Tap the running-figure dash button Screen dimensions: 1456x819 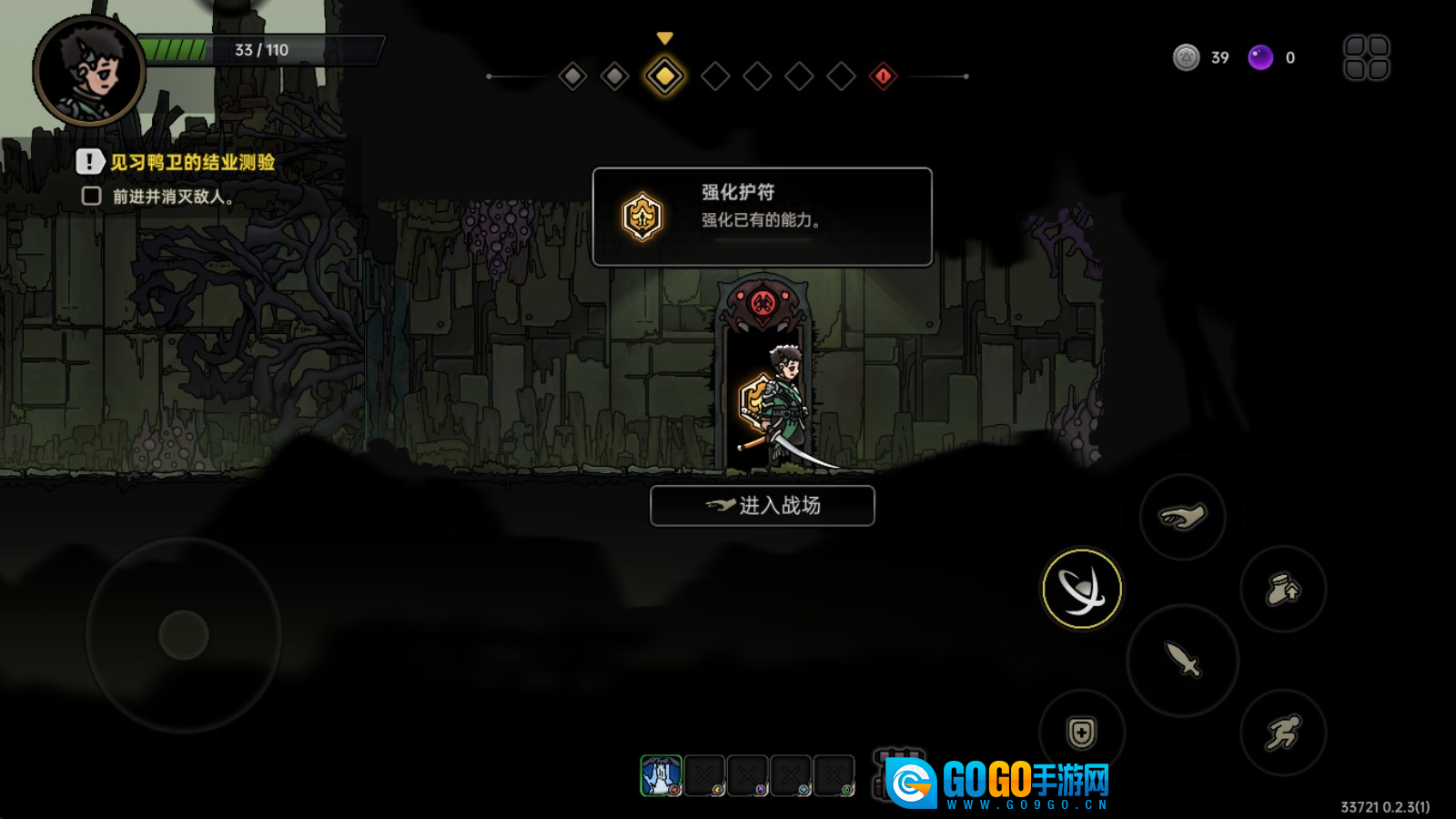[x=1283, y=733]
